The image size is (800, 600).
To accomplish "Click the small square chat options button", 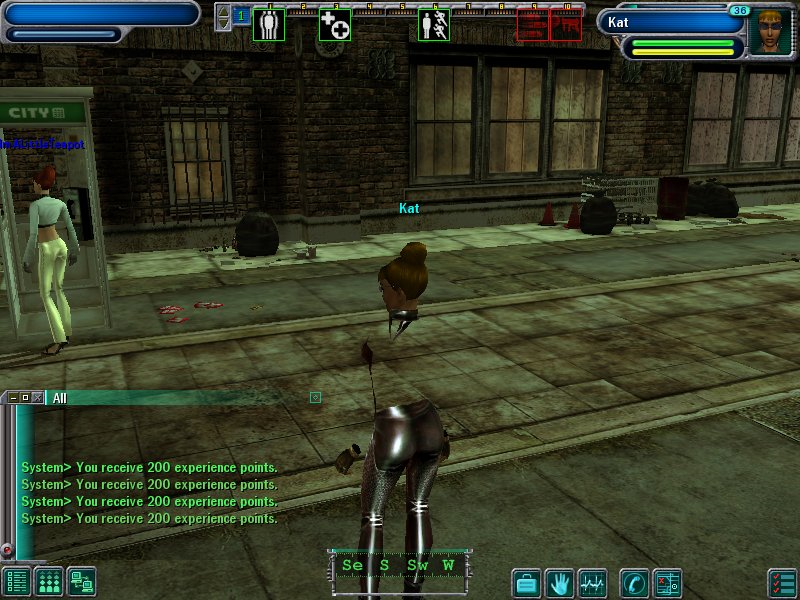I will [315, 397].
